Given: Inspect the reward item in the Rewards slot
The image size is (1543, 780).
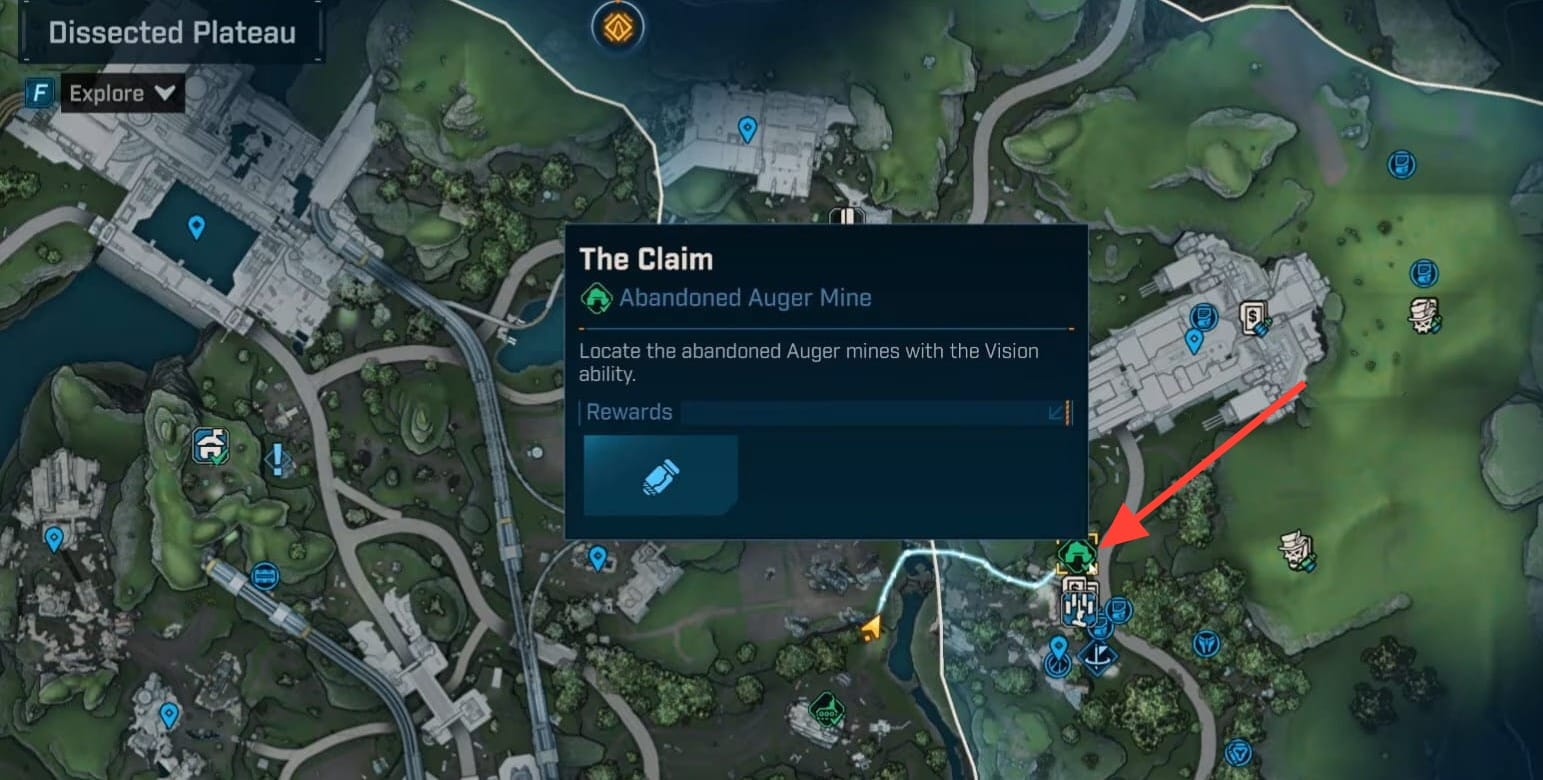Looking at the screenshot, I should (661, 475).
